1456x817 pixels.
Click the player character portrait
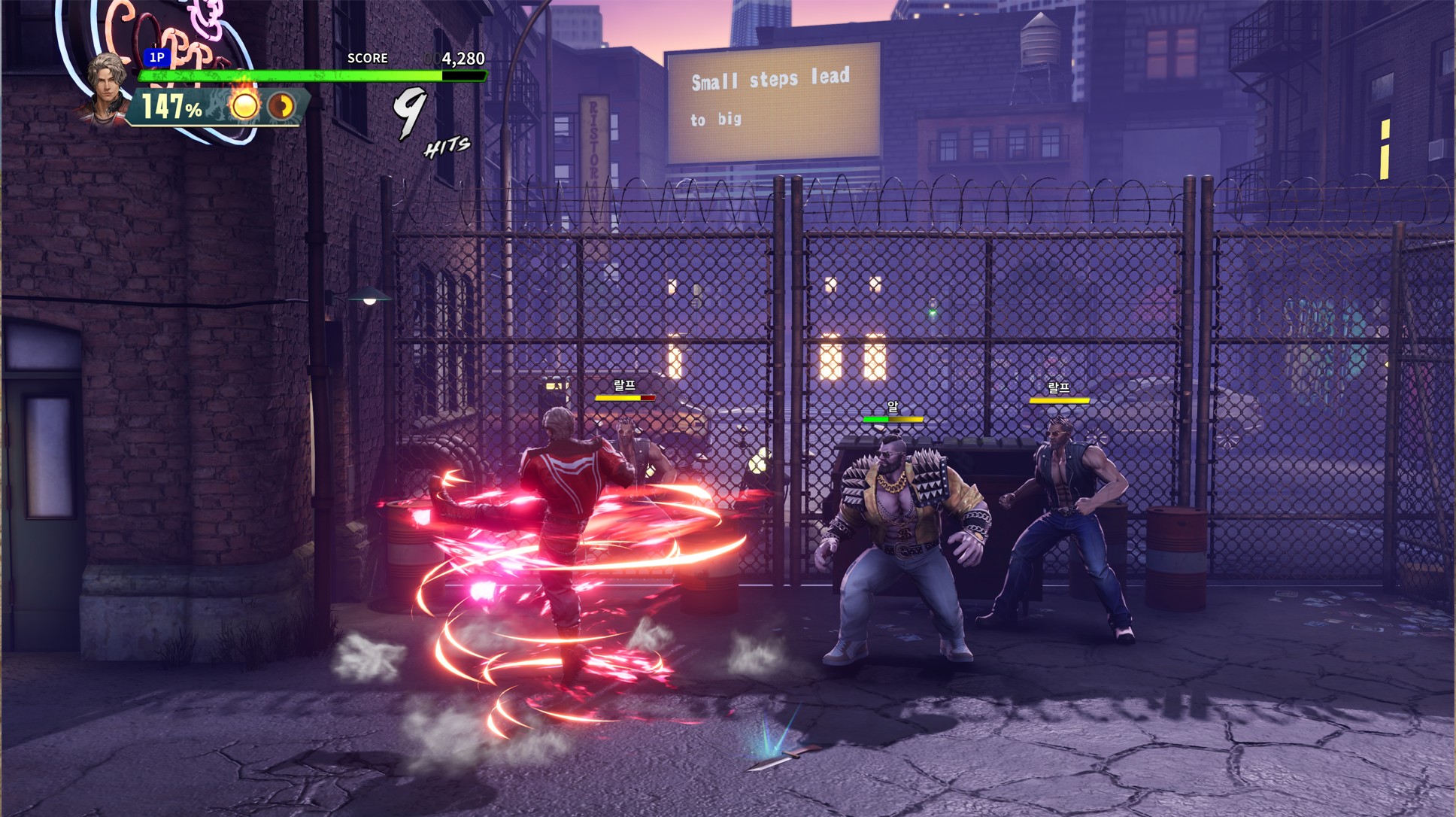pos(105,86)
